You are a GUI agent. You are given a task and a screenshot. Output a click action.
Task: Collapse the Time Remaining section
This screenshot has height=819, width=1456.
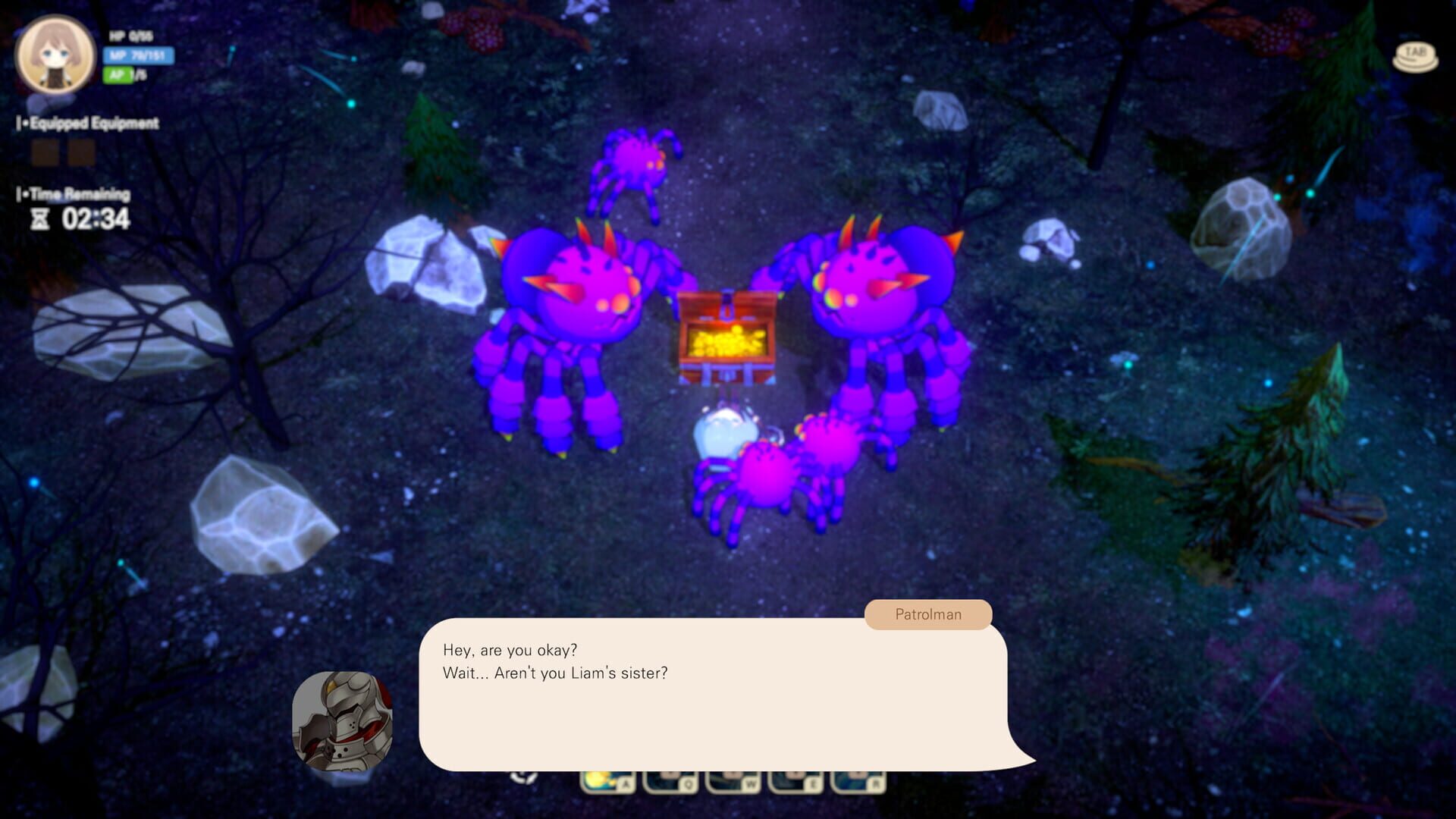coord(74,193)
